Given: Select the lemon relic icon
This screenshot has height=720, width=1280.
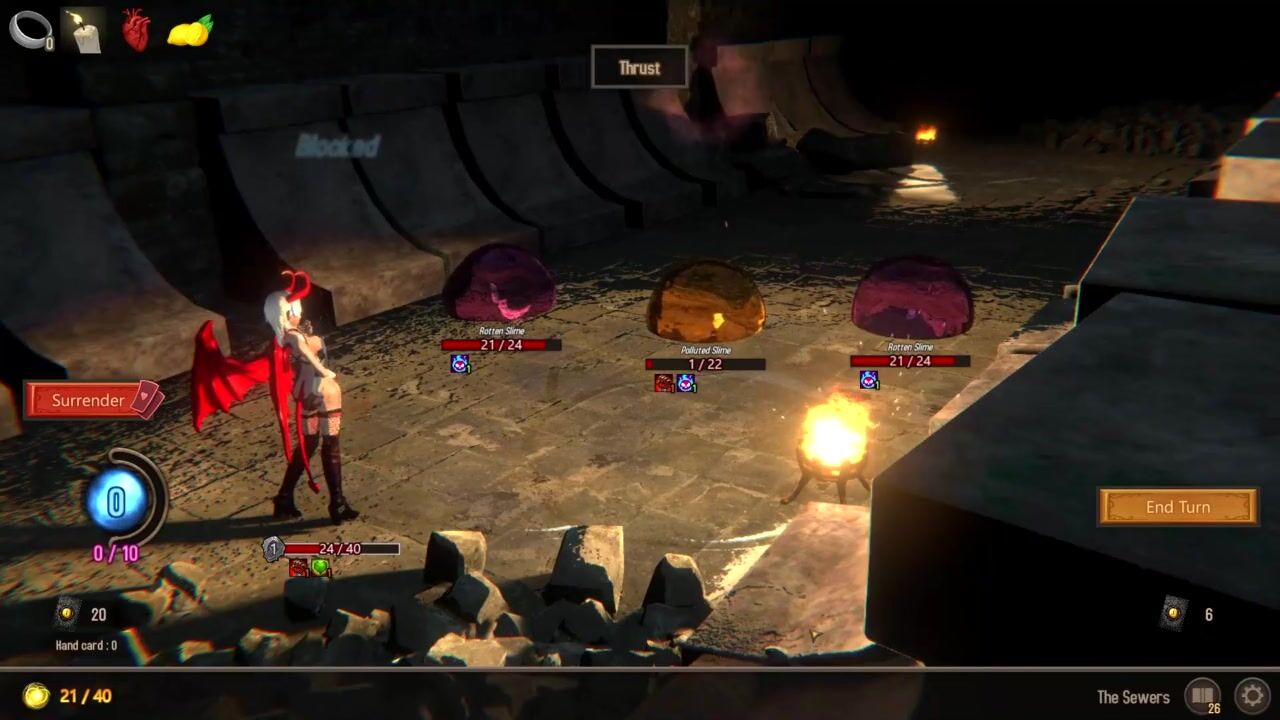Looking at the screenshot, I should click(190, 31).
